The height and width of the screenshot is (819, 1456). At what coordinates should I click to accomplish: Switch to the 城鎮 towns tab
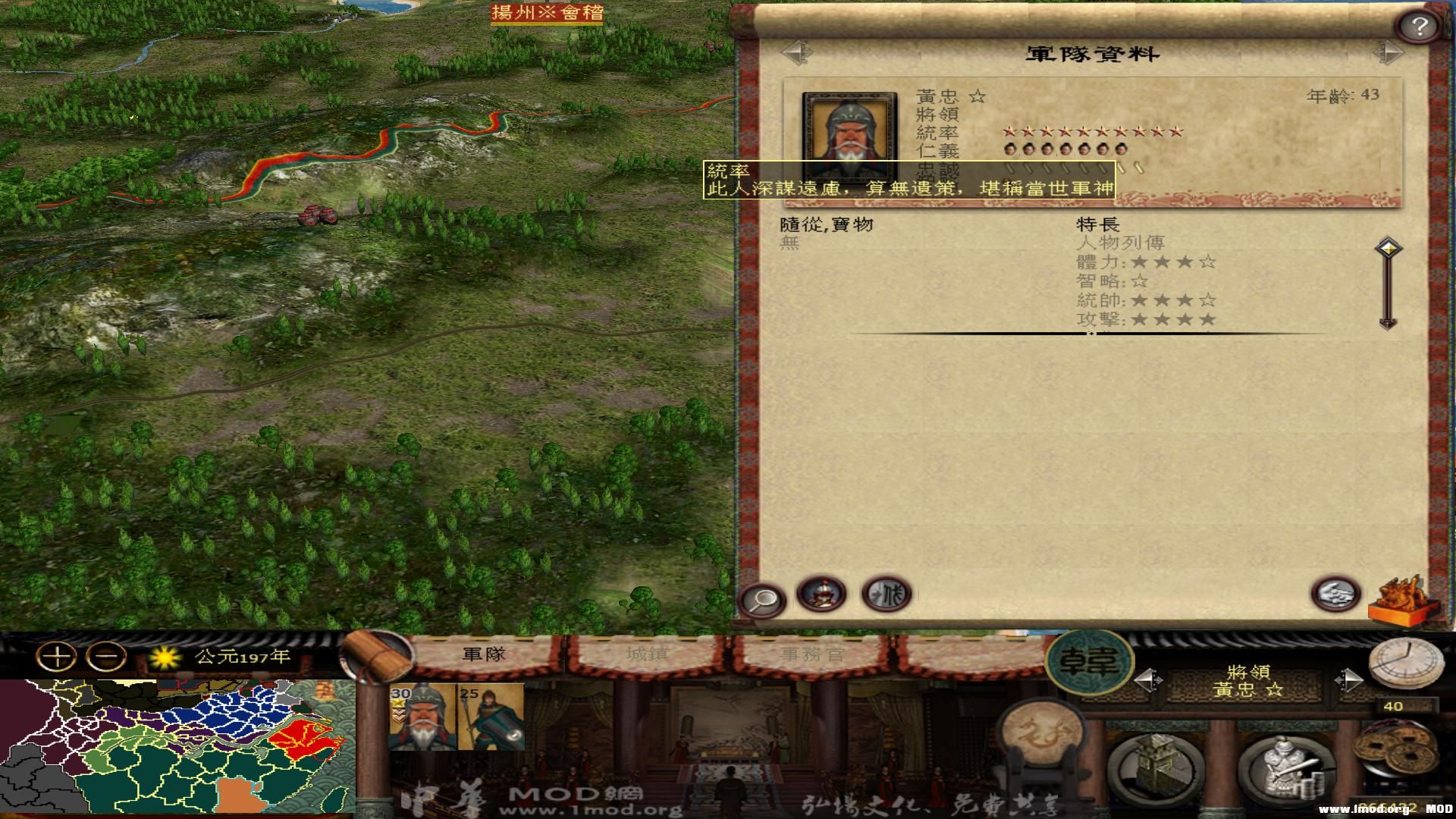point(647,654)
